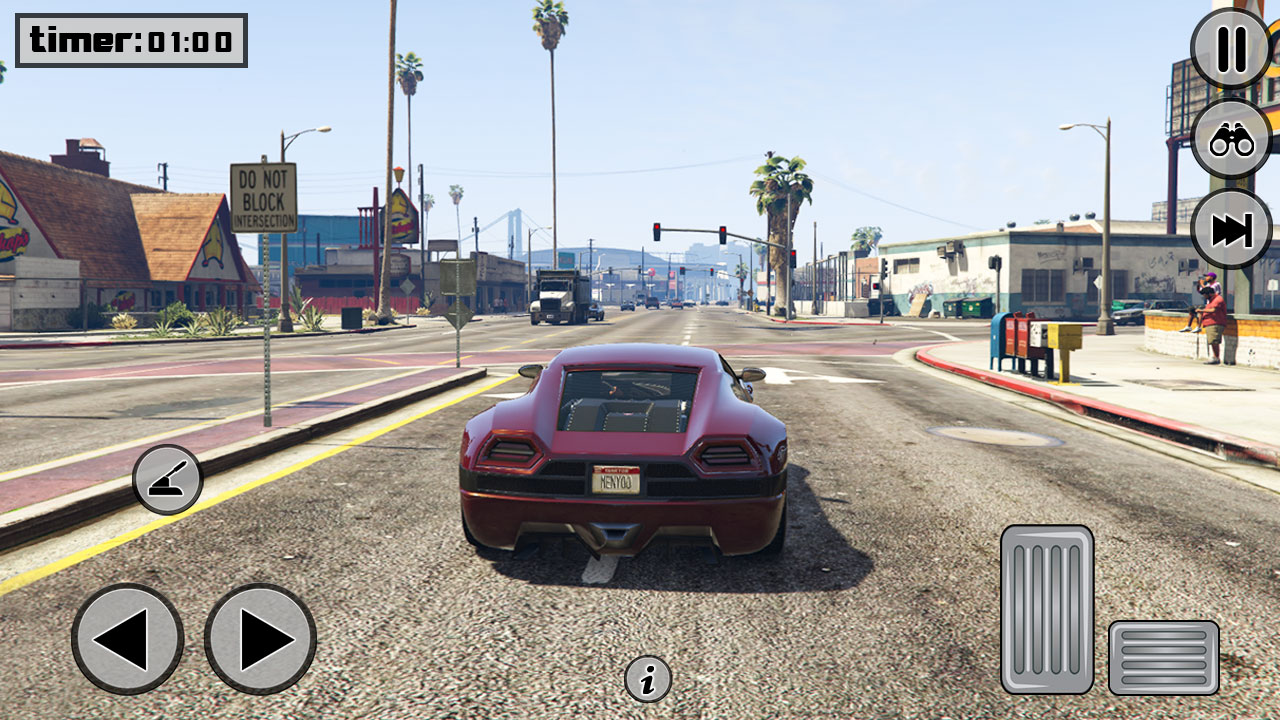Hold the gas pedal to accelerate
Screen dimensions: 1280x720
pos(1048,610)
